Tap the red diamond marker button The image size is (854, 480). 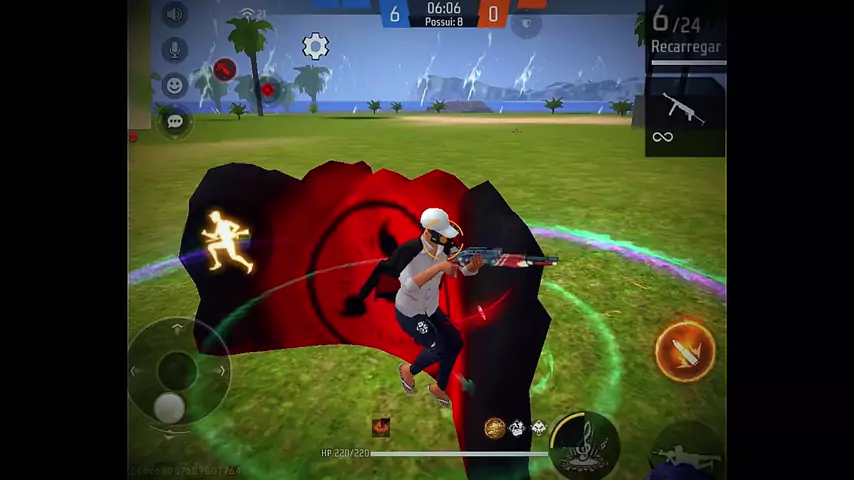tap(267, 90)
